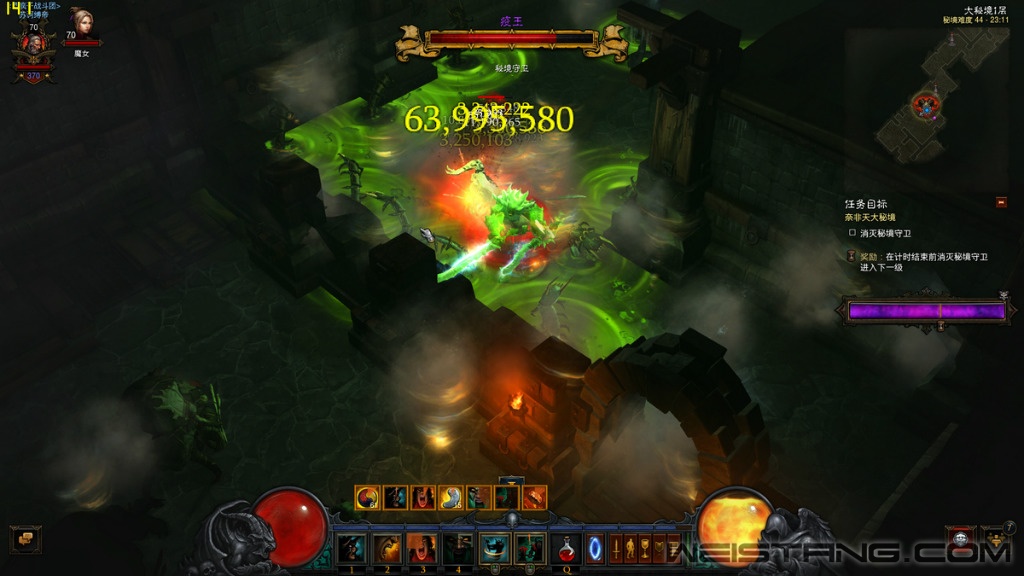Select the bearded hero portrait

point(33,47)
